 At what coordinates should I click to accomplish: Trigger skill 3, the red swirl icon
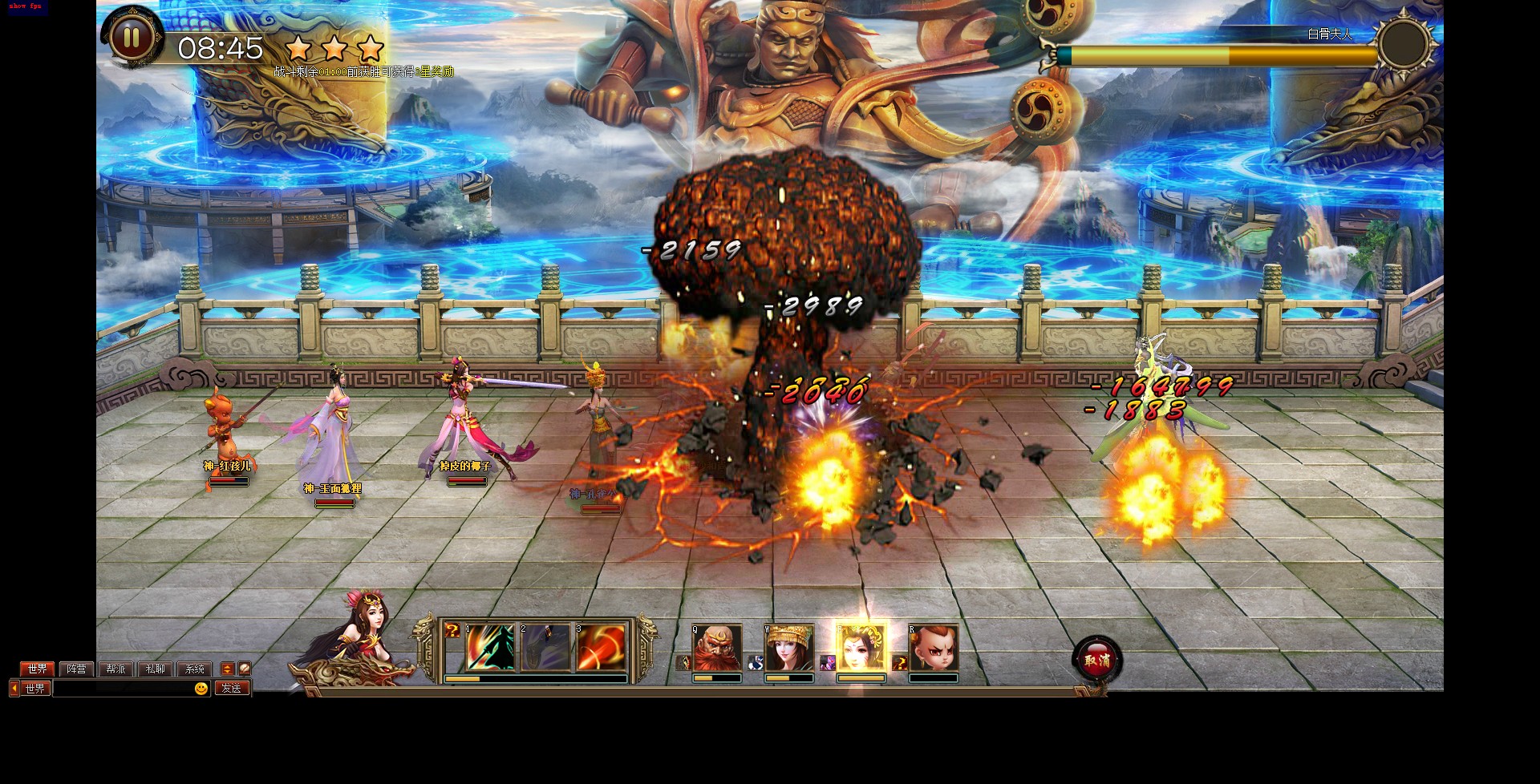click(601, 647)
